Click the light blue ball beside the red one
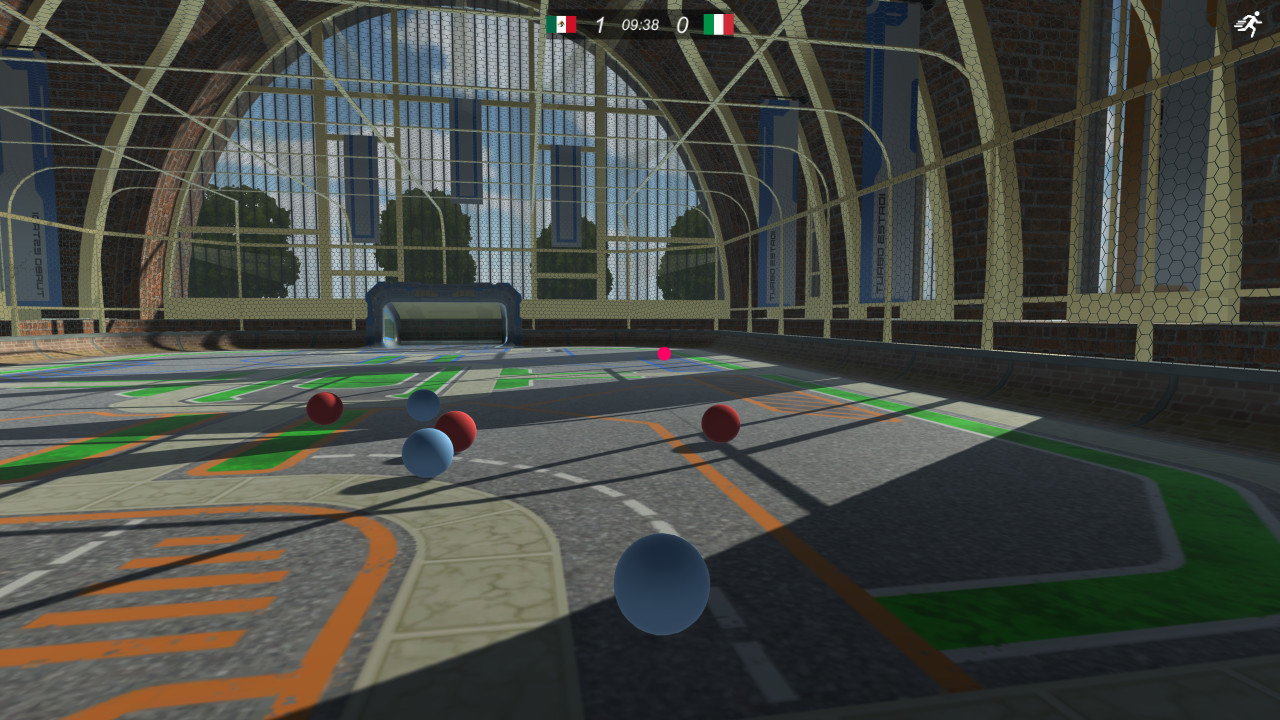This screenshot has height=720, width=1280. 428,451
